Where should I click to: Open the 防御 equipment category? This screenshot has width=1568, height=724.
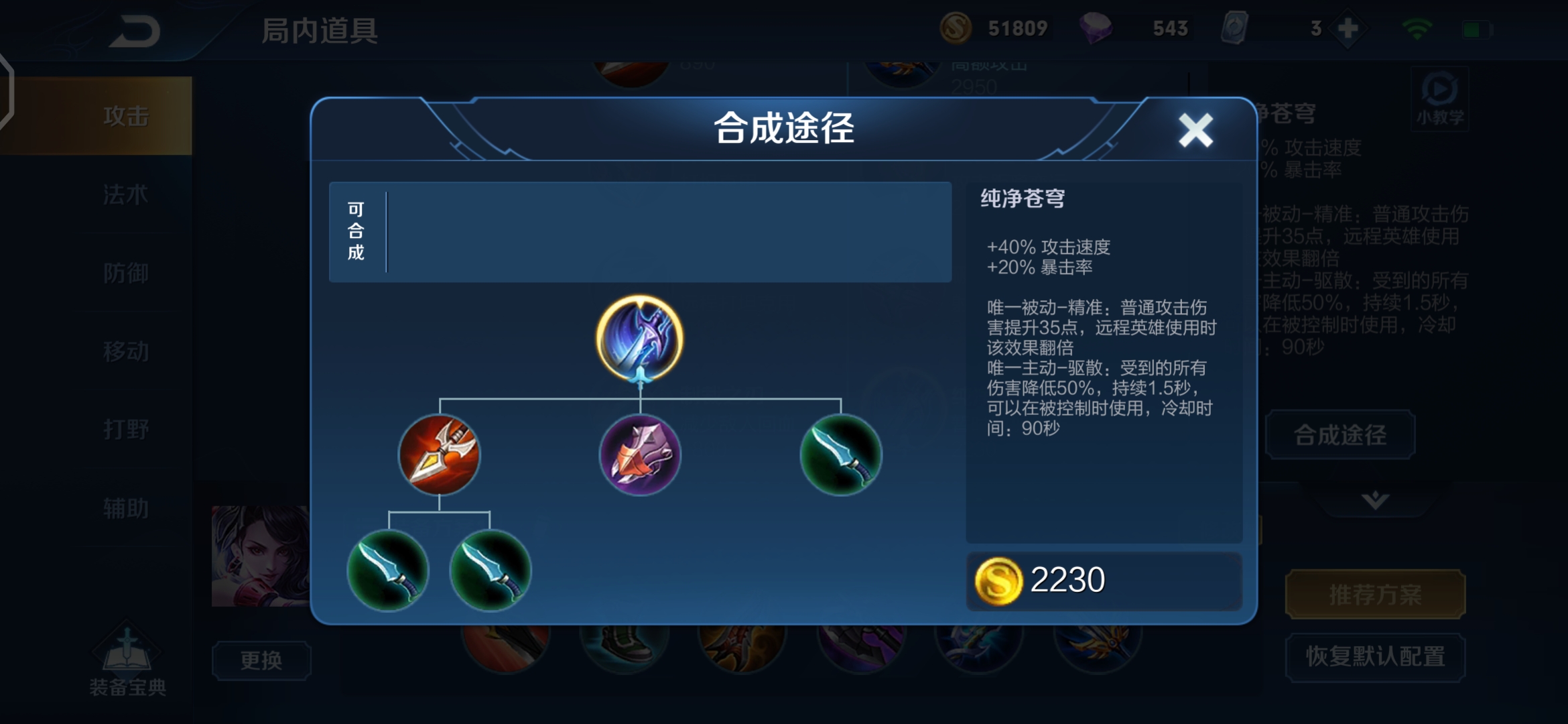tap(124, 273)
